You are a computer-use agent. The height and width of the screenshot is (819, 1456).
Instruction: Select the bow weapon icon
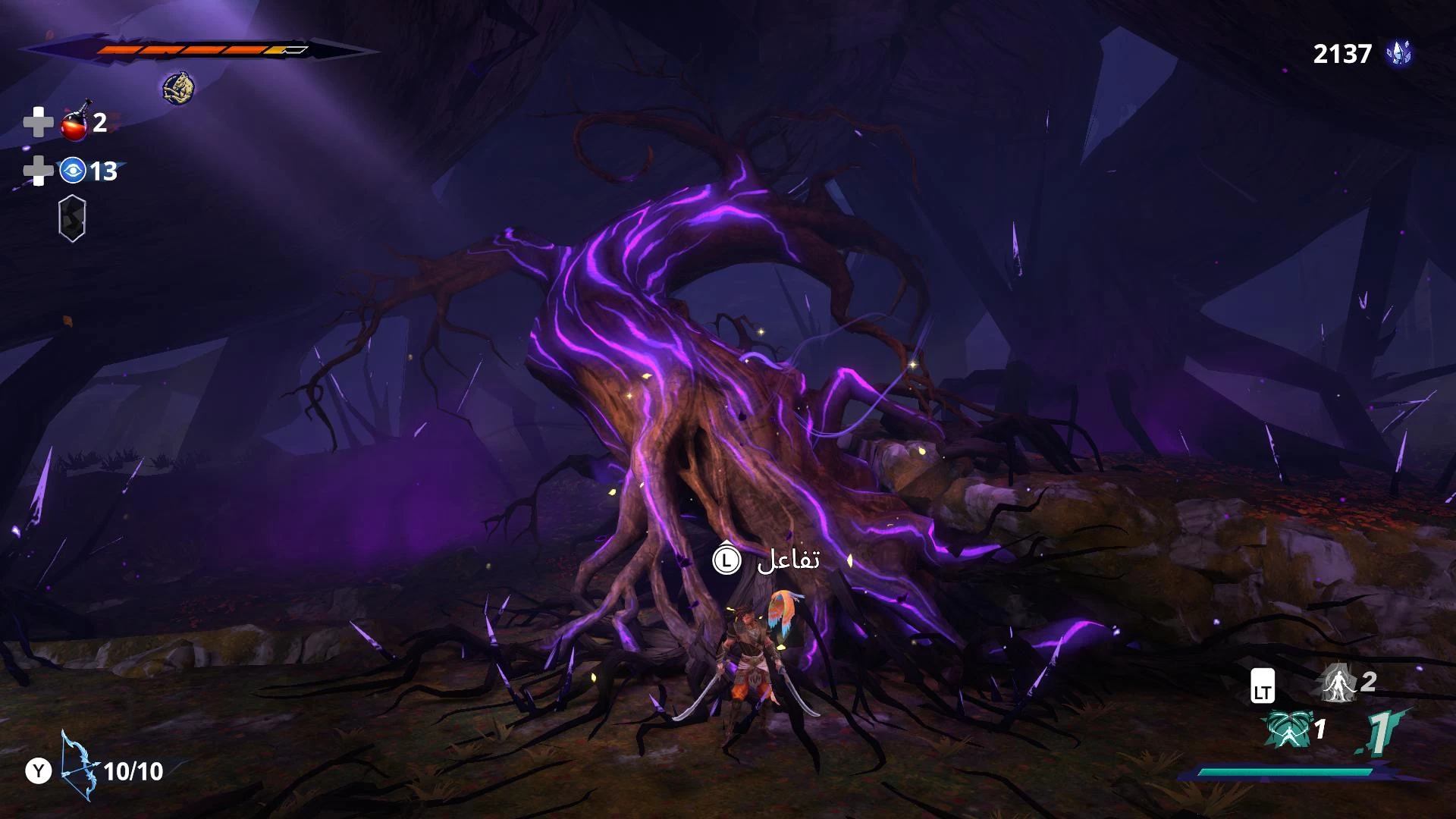coord(80,766)
